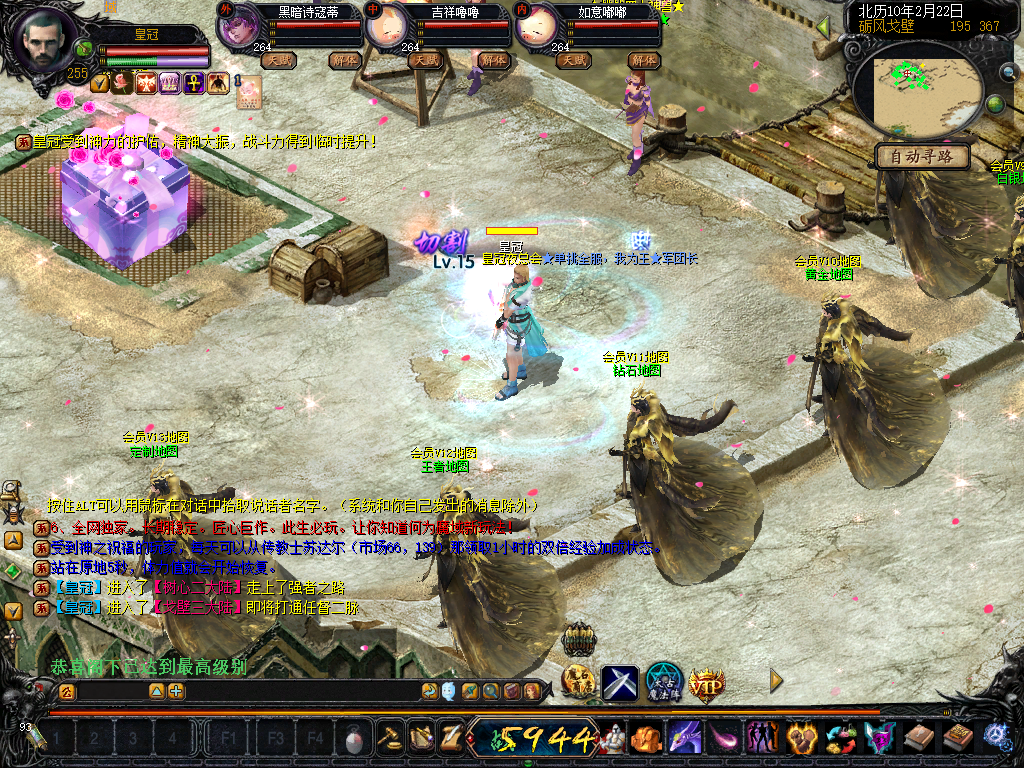
Task: Open the world map globe icon
Action: coord(995,104)
